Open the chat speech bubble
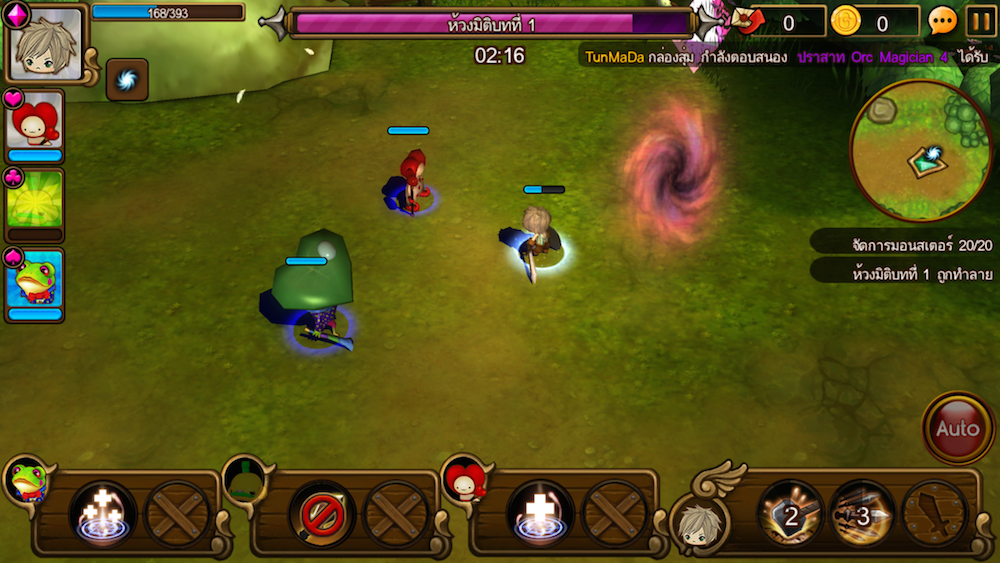This screenshot has height=563, width=1000. tap(942, 21)
